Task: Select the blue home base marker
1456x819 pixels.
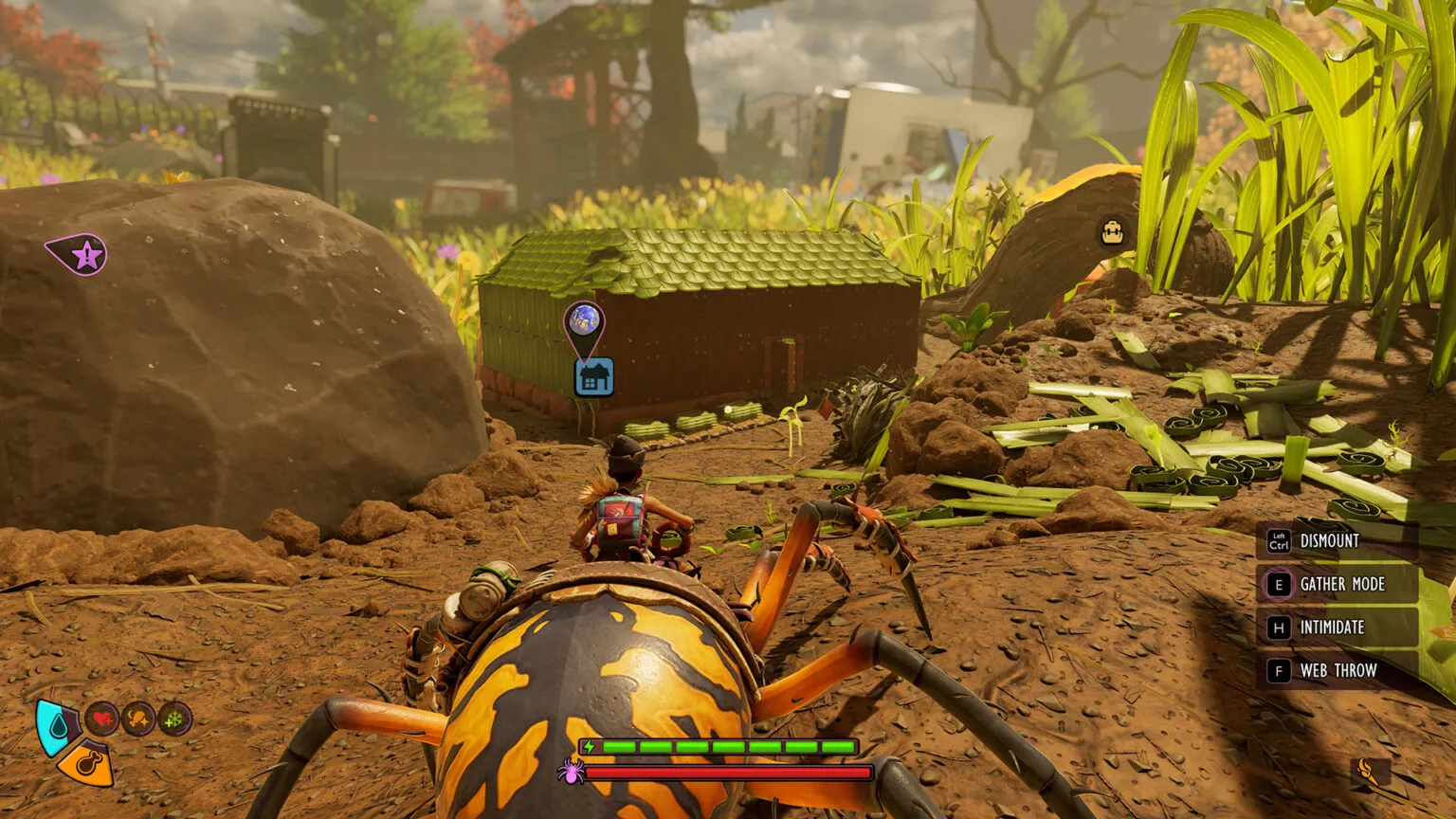Action: (x=594, y=377)
